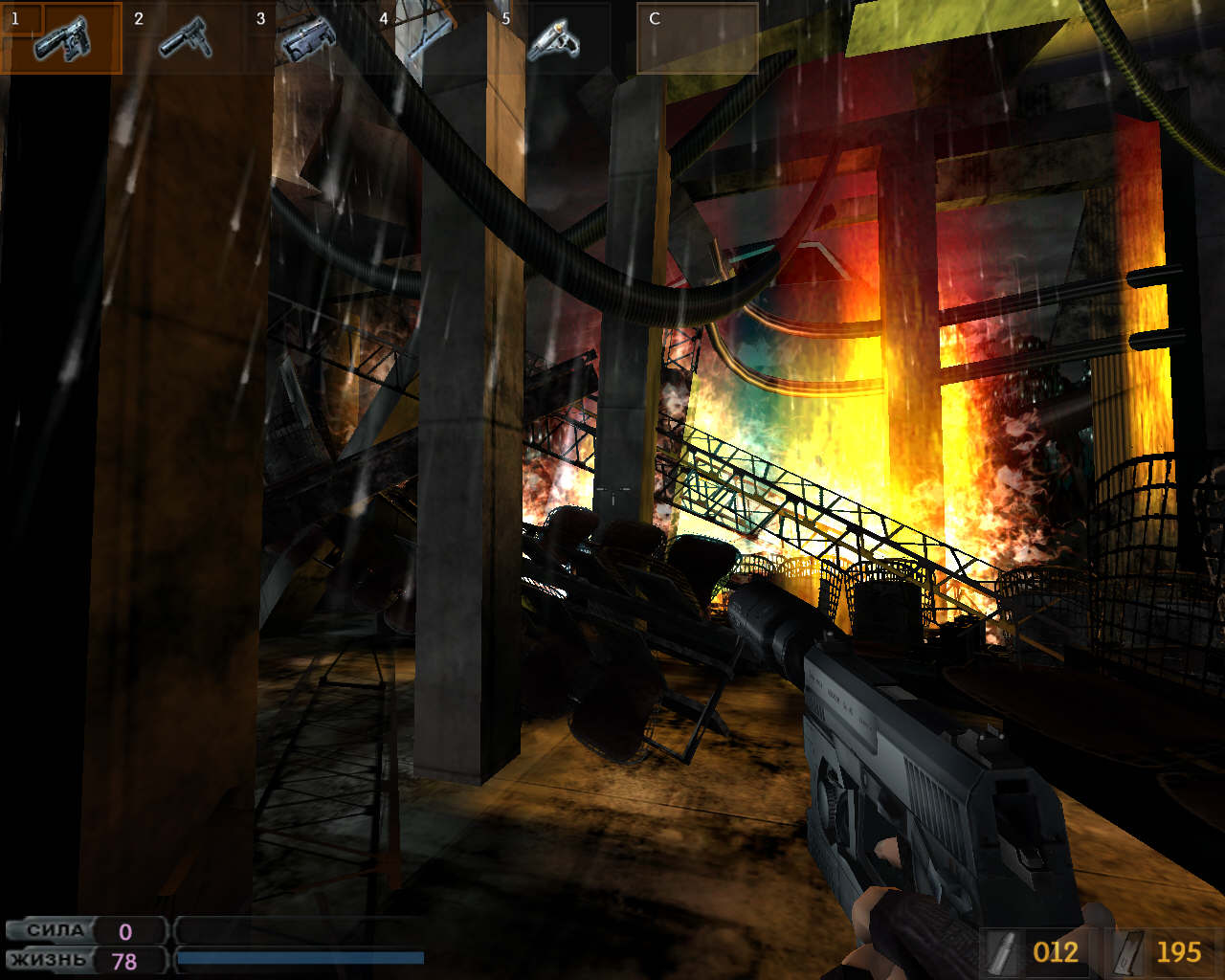Viewport: 1225px width, 980px height.
Task: Select the silenced pistol in slot 1
Action: pyautogui.click(x=61, y=38)
